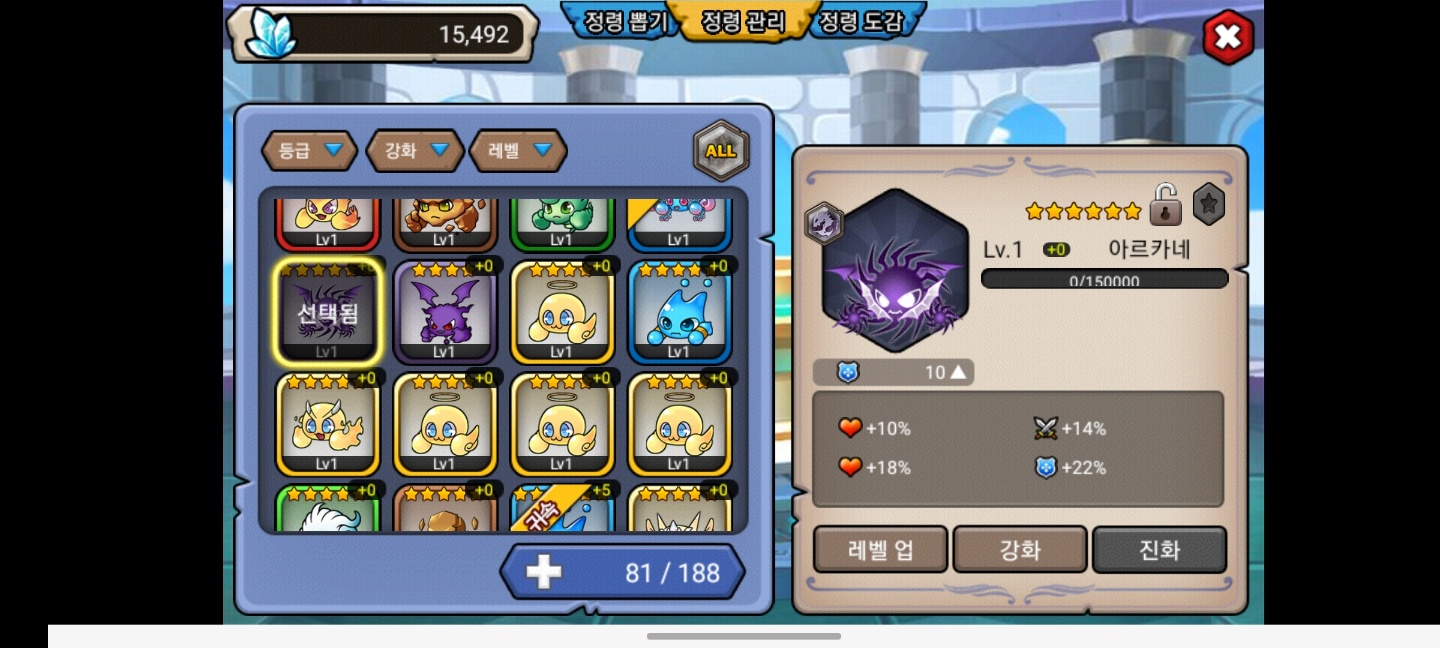Select the yellow cat-eared spirit tile
The height and width of the screenshot is (648, 1440).
(327, 425)
